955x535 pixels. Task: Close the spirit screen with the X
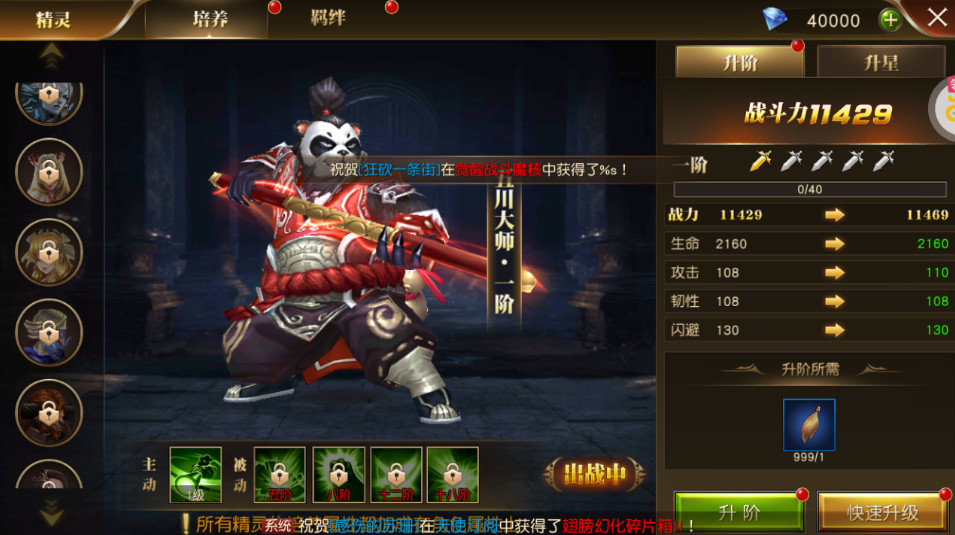pos(936,18)
